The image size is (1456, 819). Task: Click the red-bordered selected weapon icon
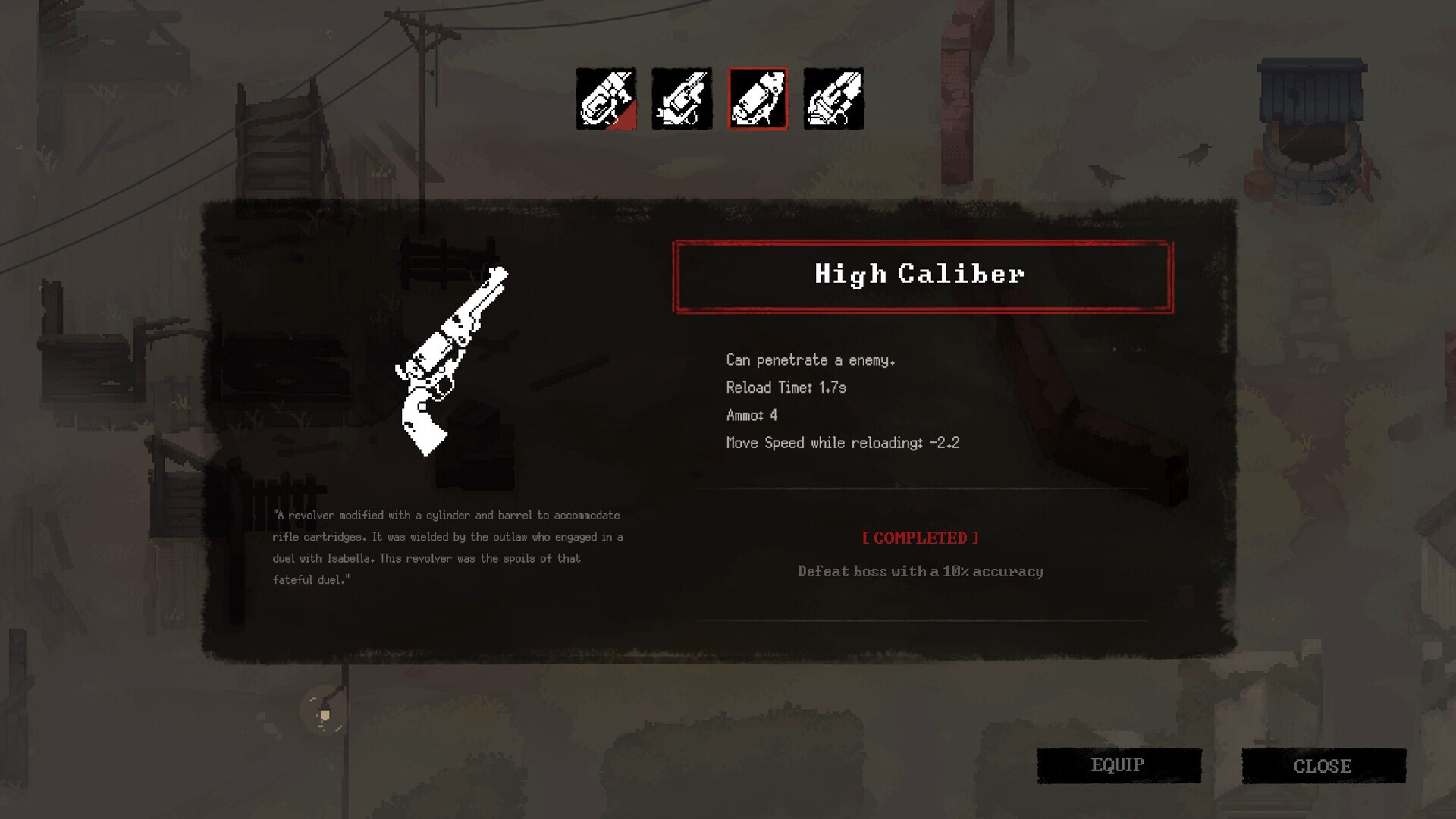pyautogui.click(x=758, y=100)
